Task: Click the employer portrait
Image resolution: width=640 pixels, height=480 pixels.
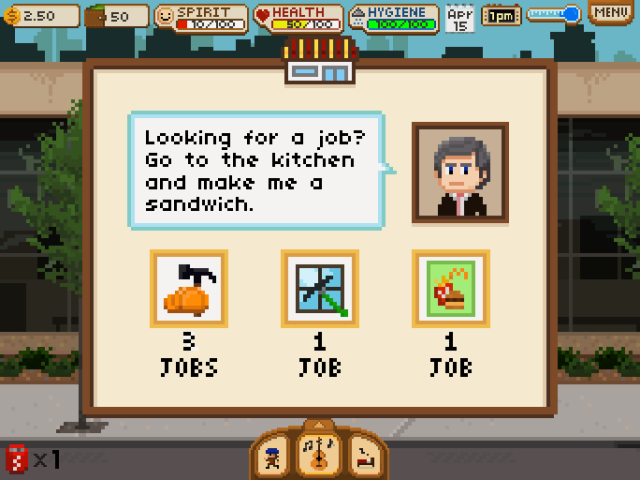Action: tap(460, 172)
